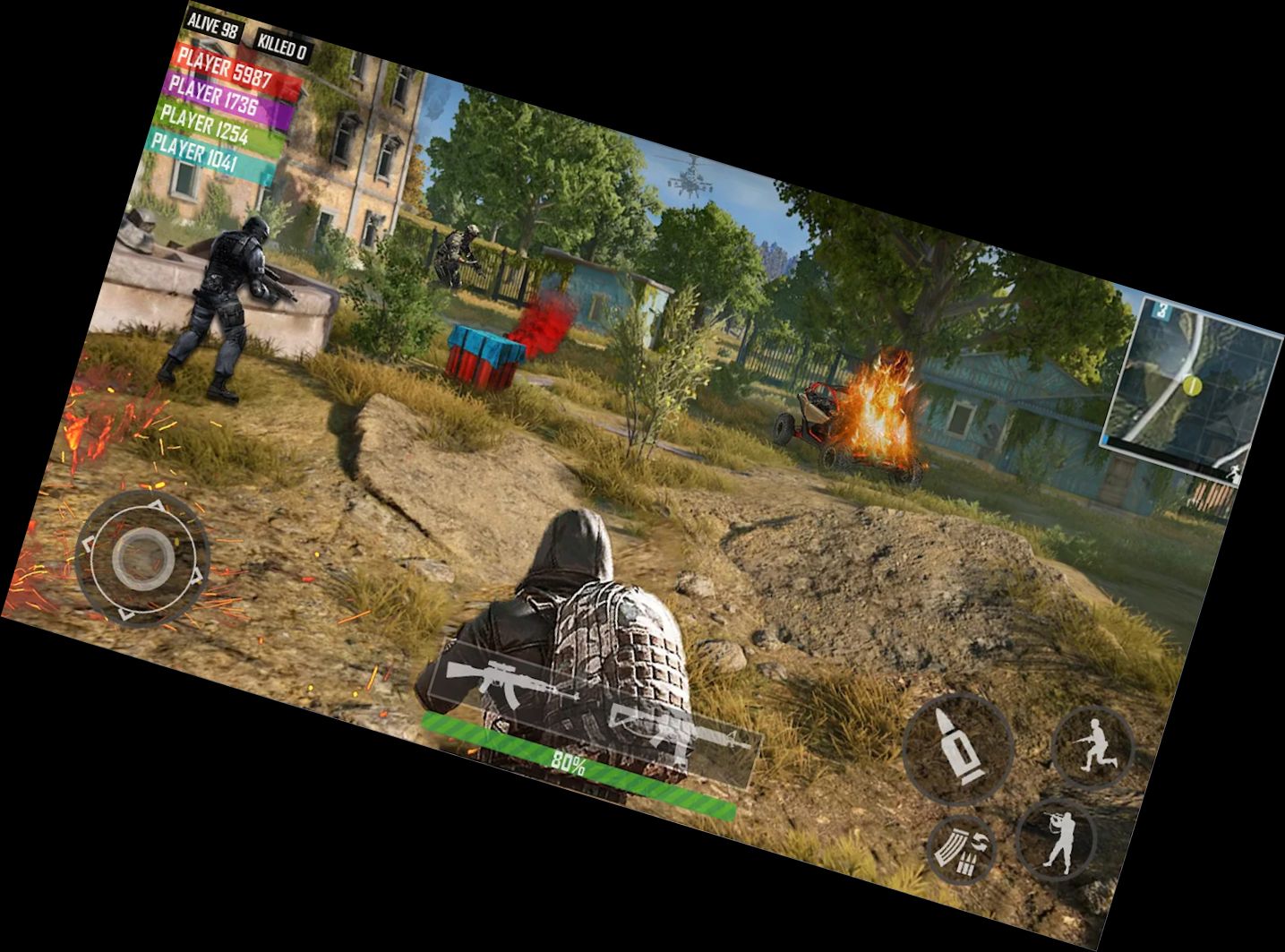Tap the movement joystick control
Viewport: 1285px width, 952px height.
tap(143, 559)
